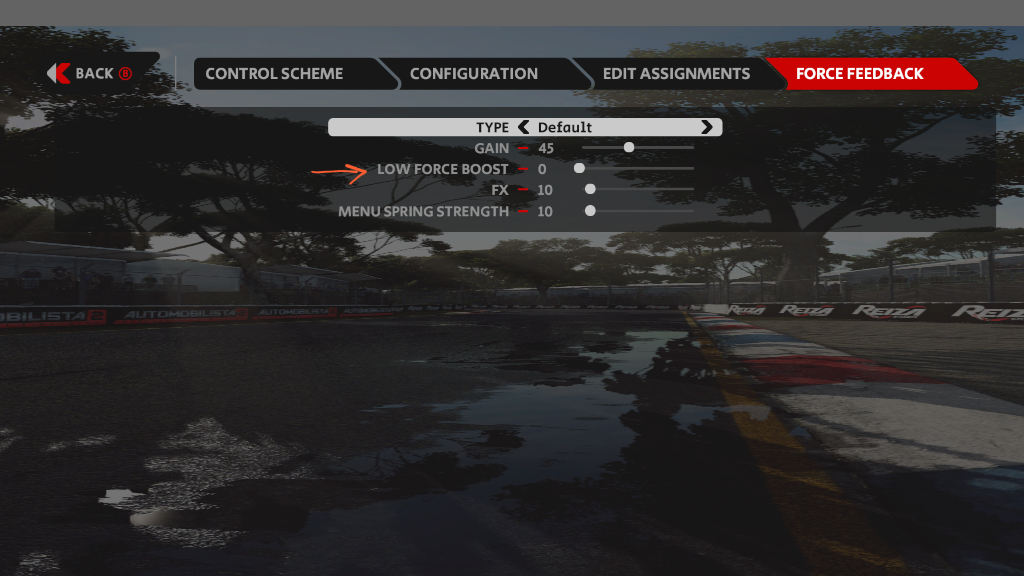
Task: Set the FX slider handle
Action: coord(590,190)
